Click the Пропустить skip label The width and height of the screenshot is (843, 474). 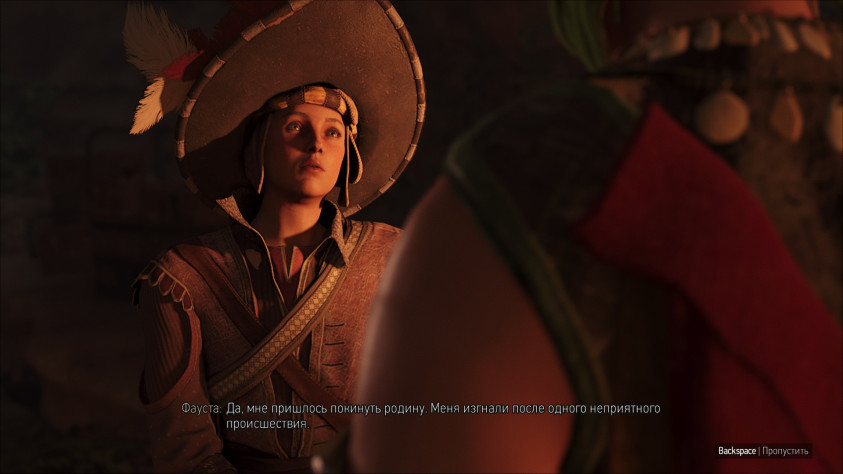tap(785, 451)
